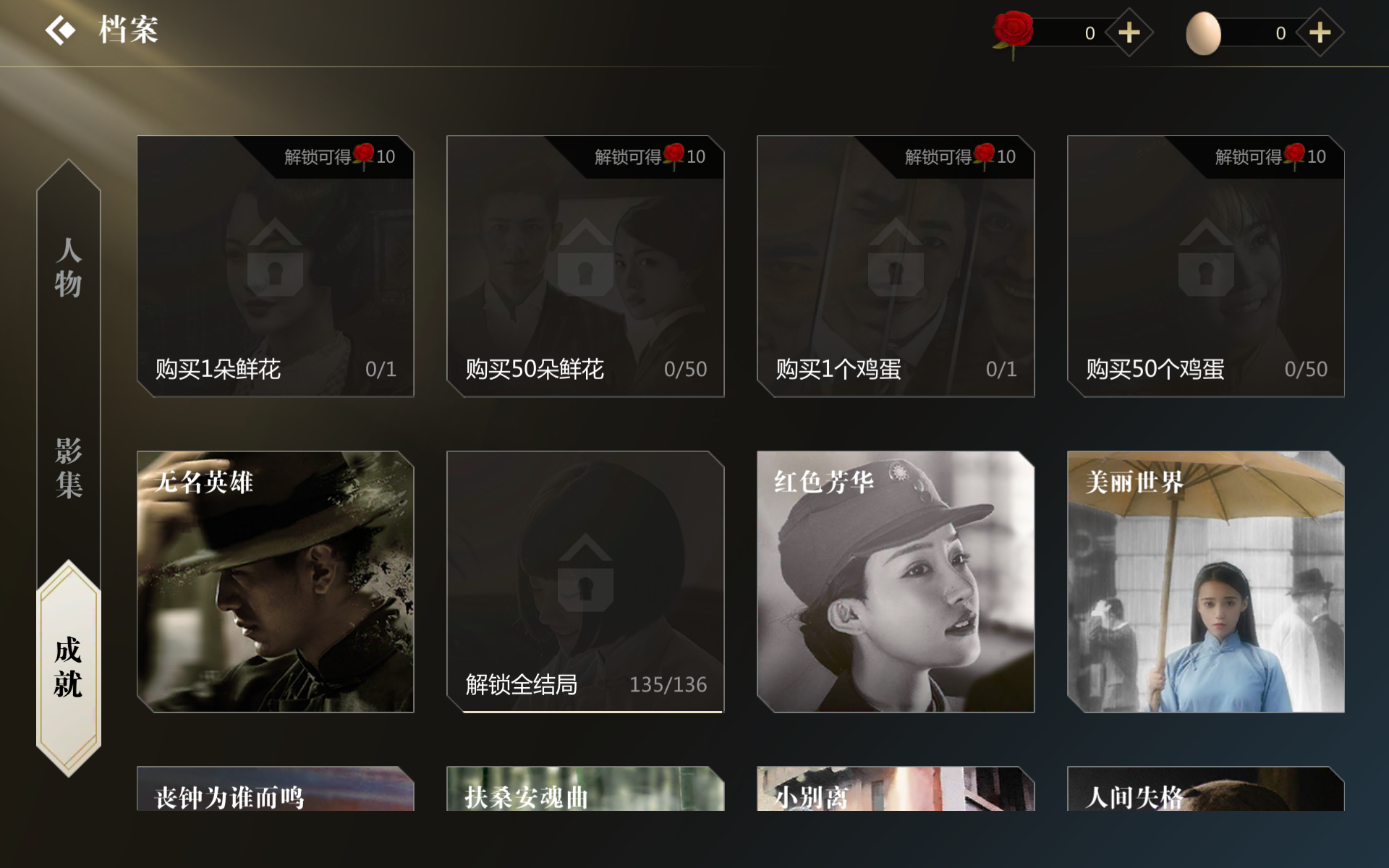This screenshot has width=1389, height=868.
Task: Click the plus button next to the rose count
Action: click(x=1130, y=32)
